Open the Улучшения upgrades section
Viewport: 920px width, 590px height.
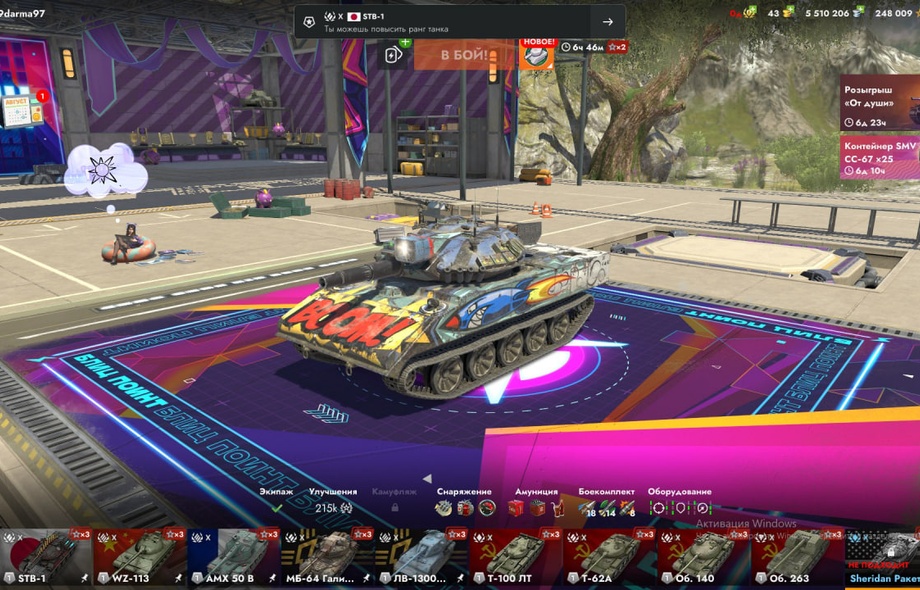click(x=333, y=502)
